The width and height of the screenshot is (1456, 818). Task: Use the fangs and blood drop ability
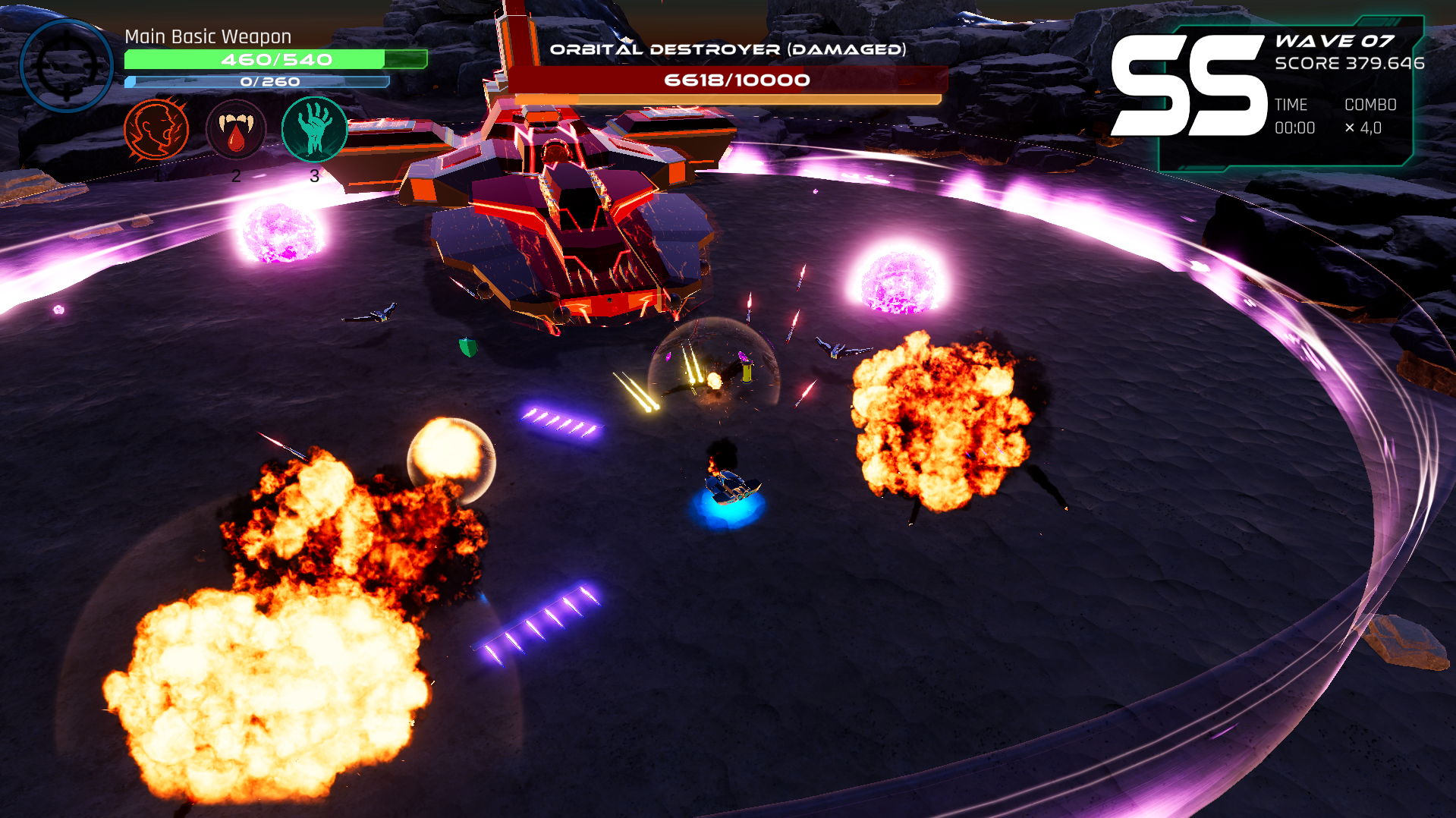pyautogui.click(x=236, y=130)
